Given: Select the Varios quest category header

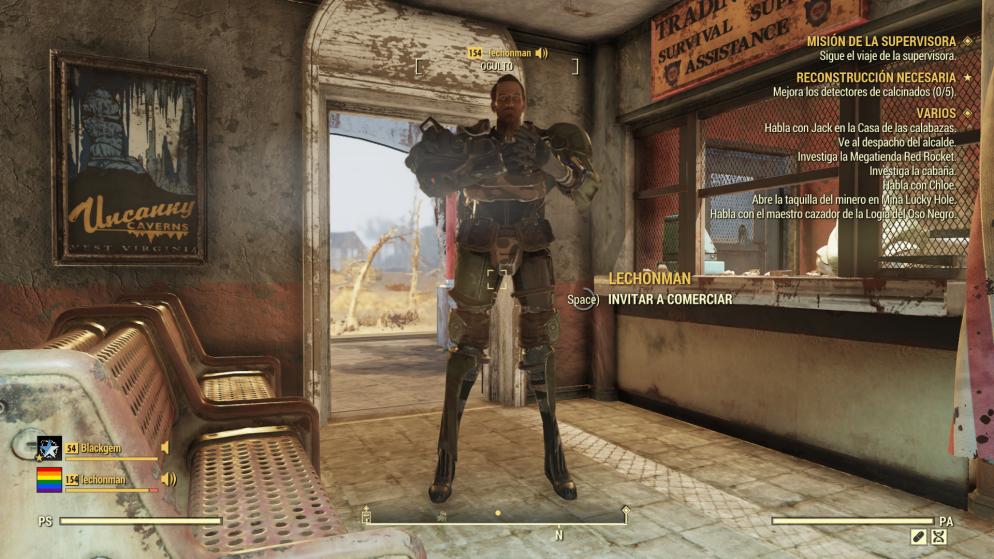Looking at the screenshot, I should [x=928, y=113].
